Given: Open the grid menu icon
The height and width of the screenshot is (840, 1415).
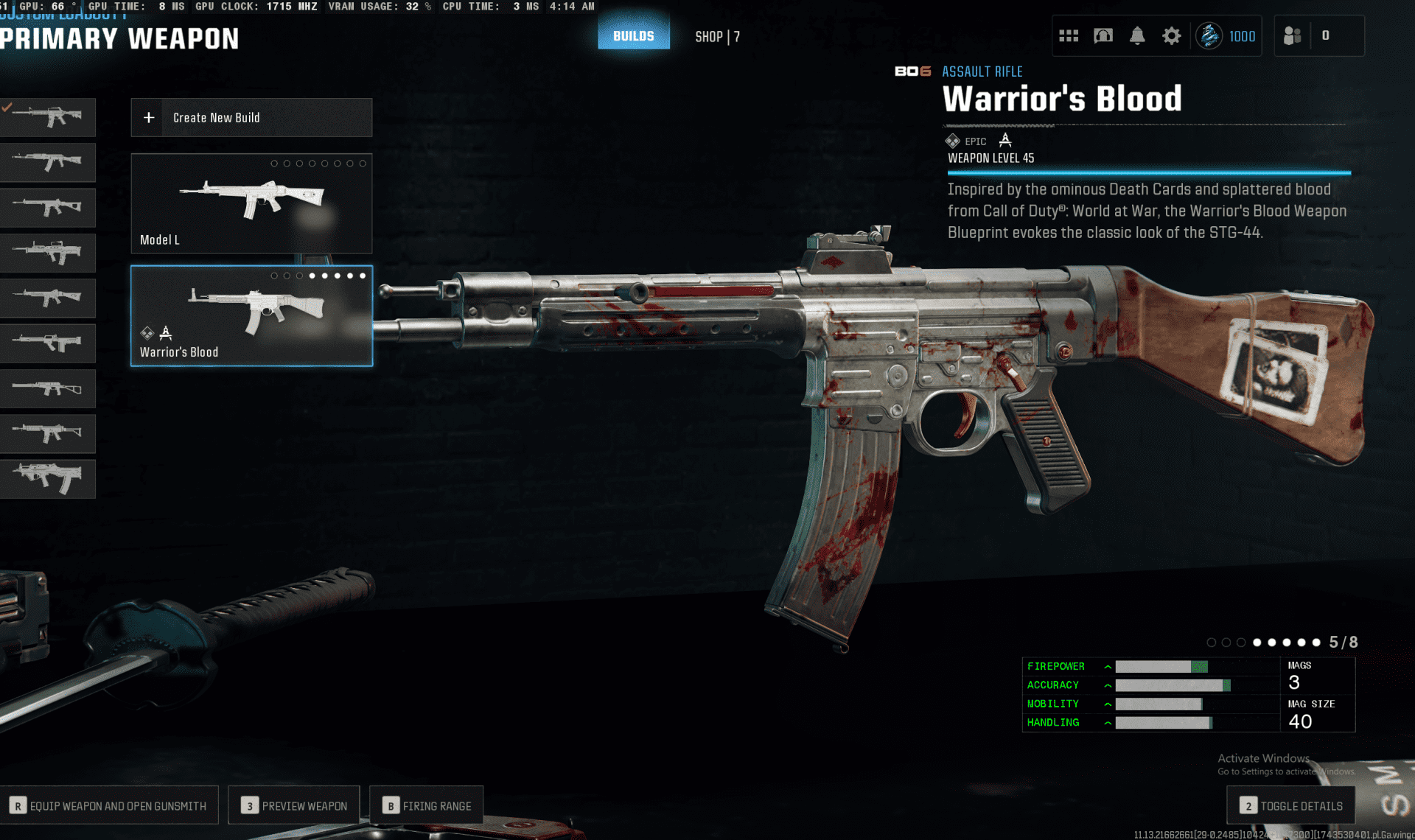Looking at the screenshot, I should point(1068,36).
